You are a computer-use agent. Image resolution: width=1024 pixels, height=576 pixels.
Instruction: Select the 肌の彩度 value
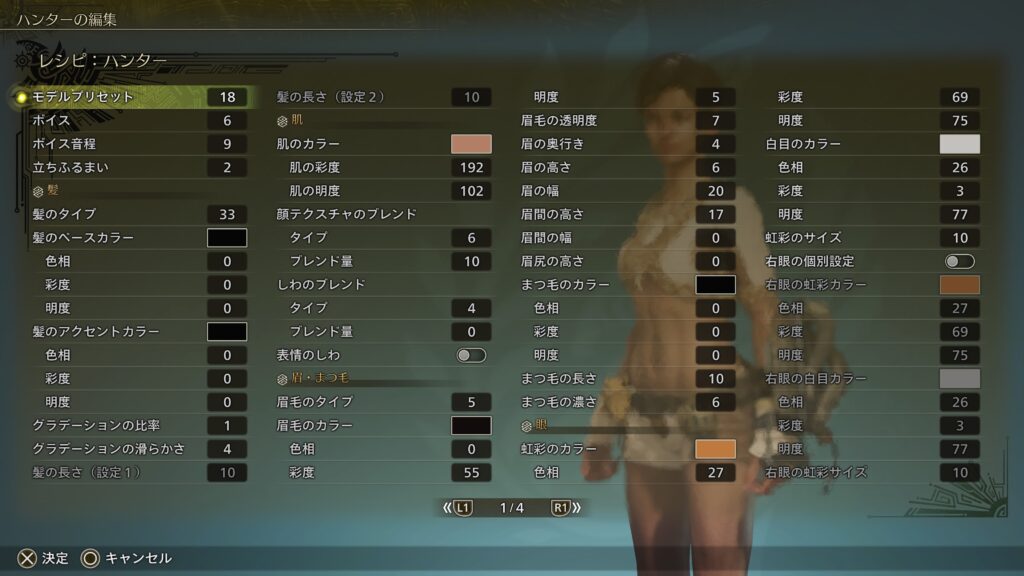click(x=471, y=167)
